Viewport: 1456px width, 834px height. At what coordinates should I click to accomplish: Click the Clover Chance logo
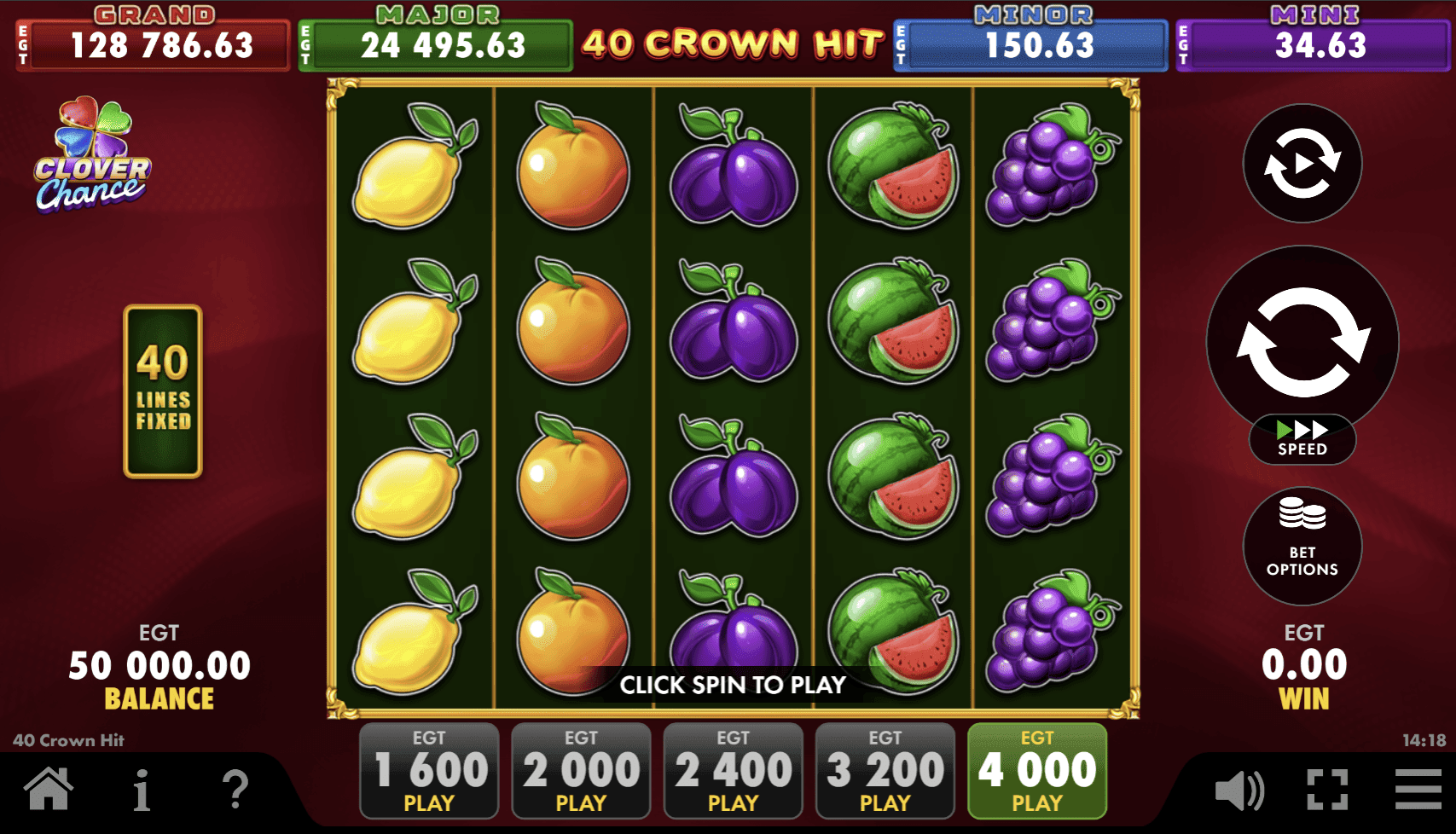click(88, 158)
